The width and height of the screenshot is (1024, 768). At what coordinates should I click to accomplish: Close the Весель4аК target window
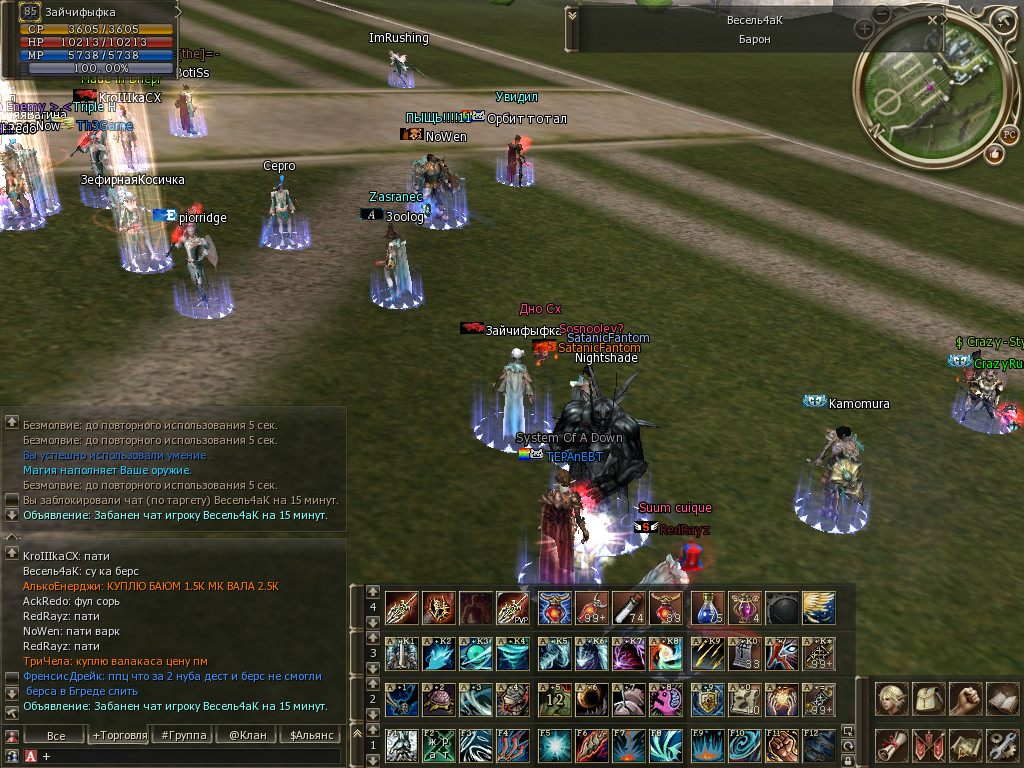click(x=932, y=18)
